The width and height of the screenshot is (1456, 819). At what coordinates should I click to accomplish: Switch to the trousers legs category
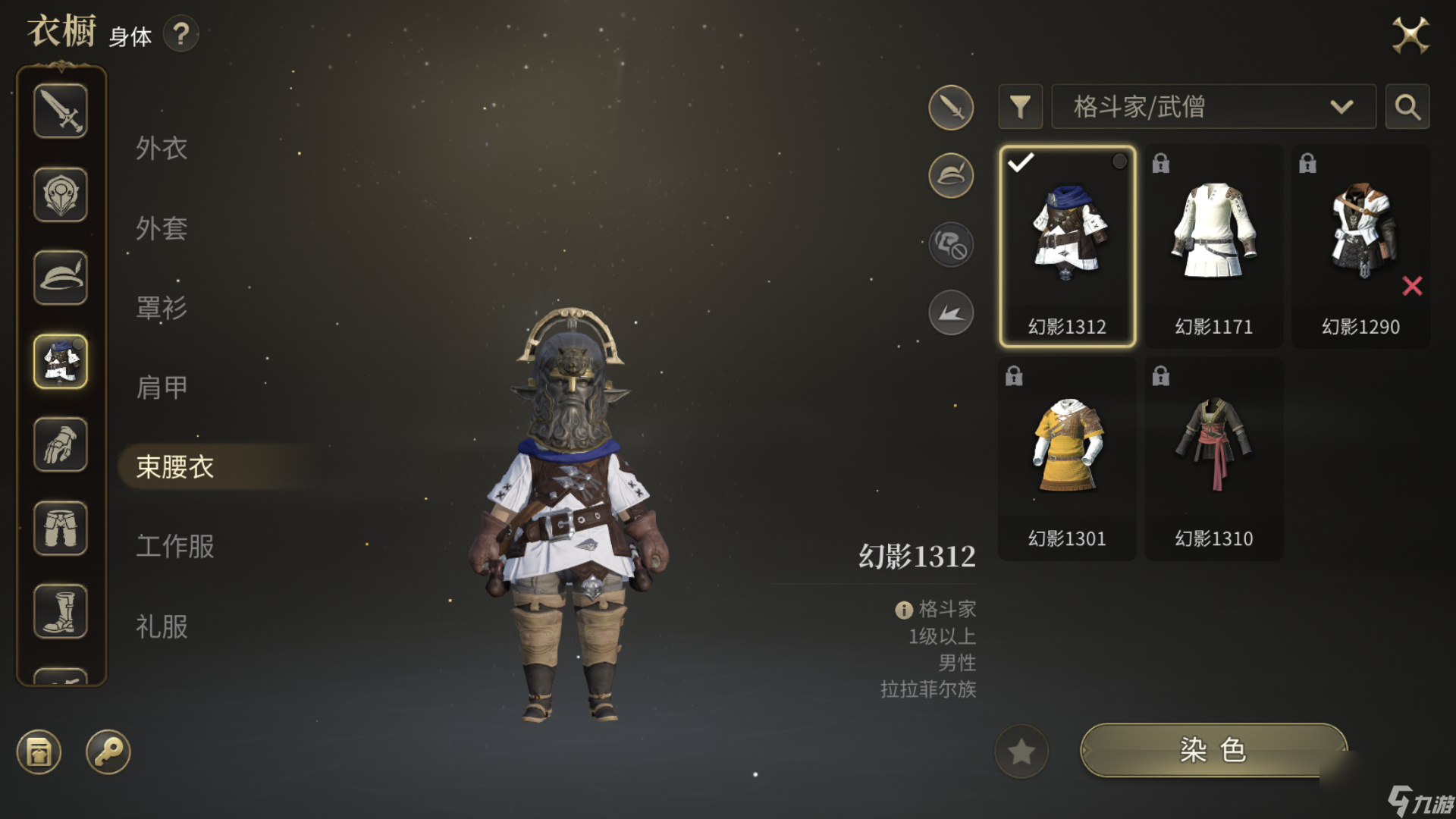pos(61,529)
